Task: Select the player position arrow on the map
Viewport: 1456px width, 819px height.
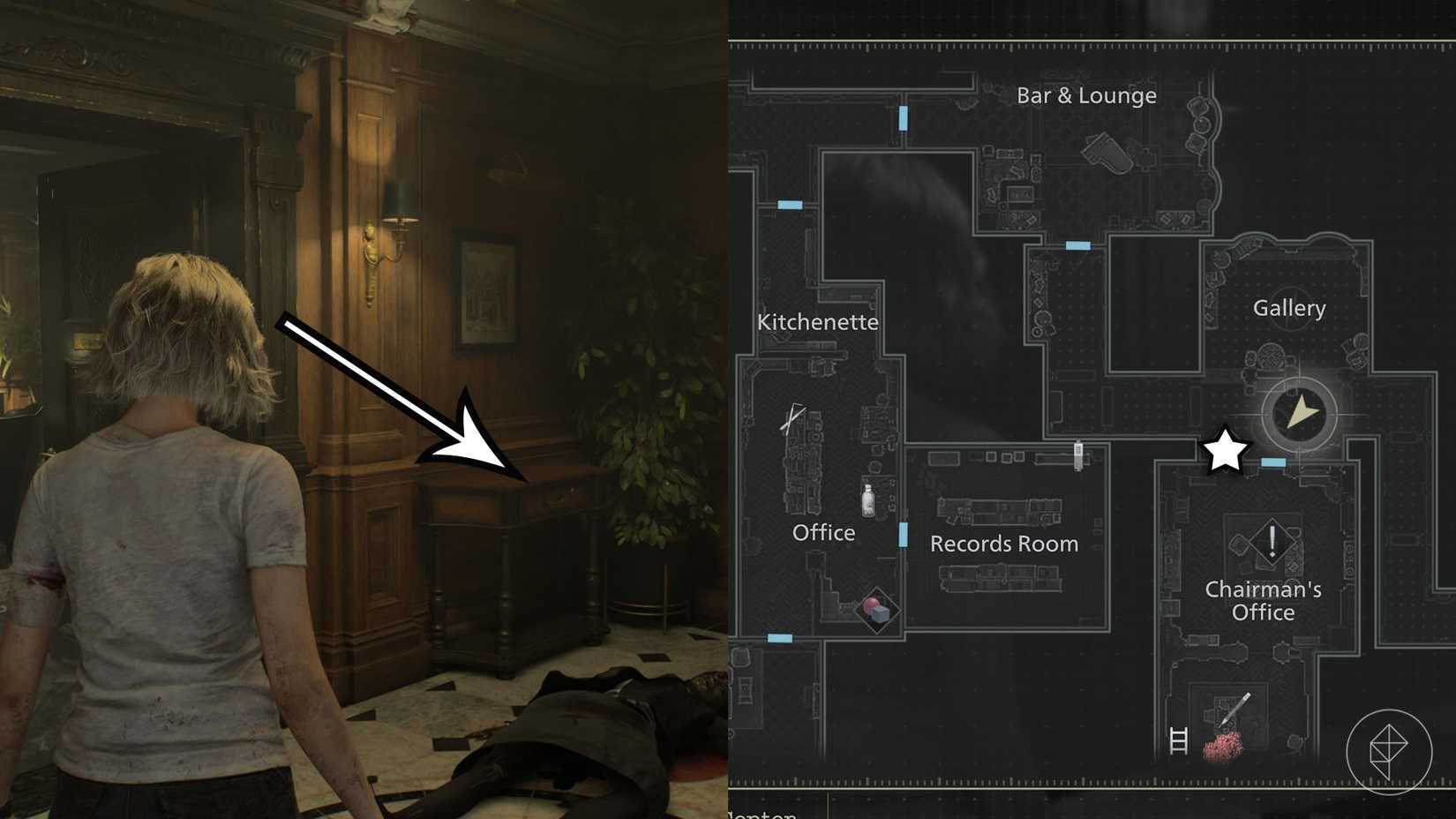Action: 1297,411
